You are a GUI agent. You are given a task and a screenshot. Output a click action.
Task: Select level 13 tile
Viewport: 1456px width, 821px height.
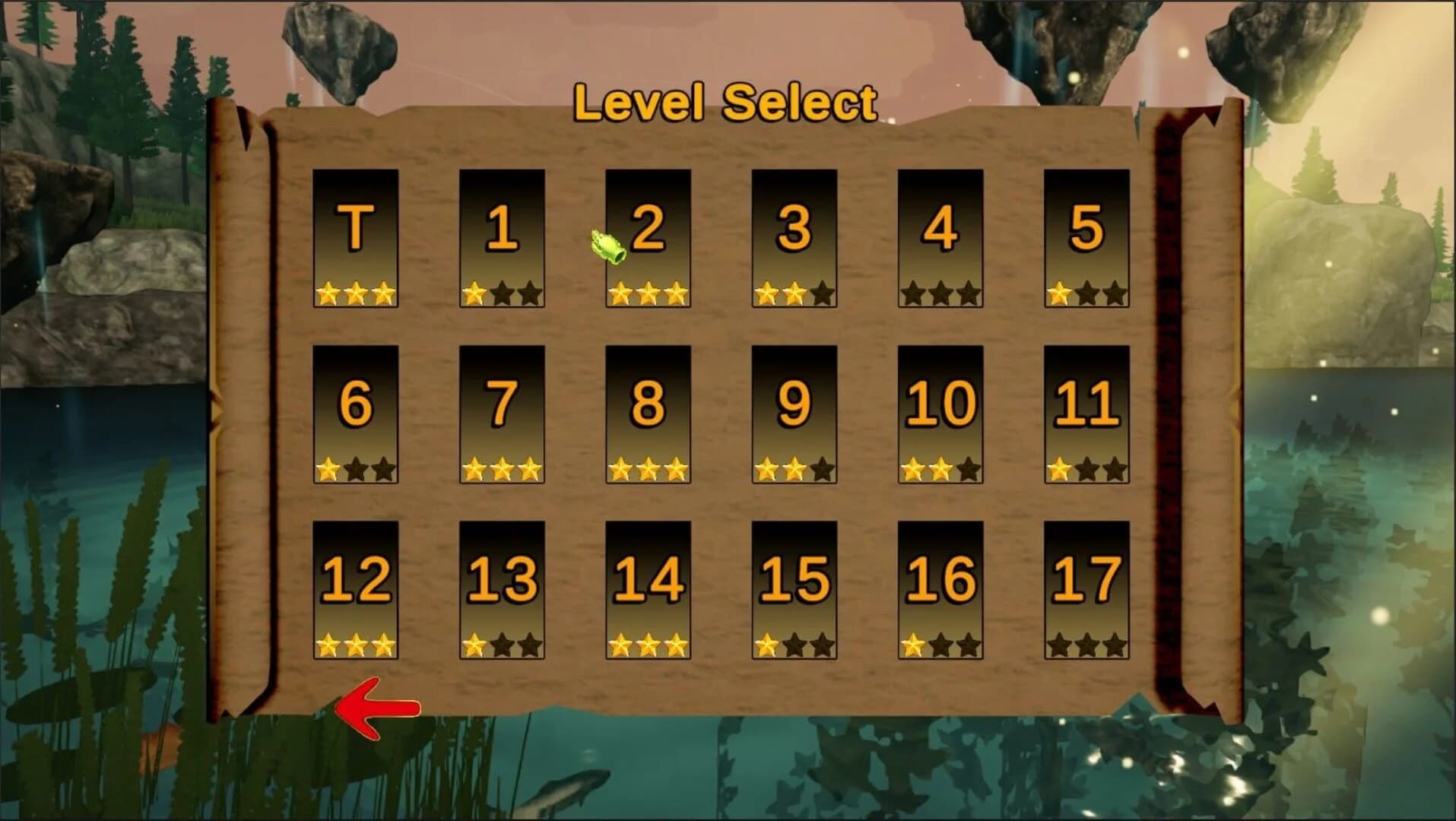(501, 589)
